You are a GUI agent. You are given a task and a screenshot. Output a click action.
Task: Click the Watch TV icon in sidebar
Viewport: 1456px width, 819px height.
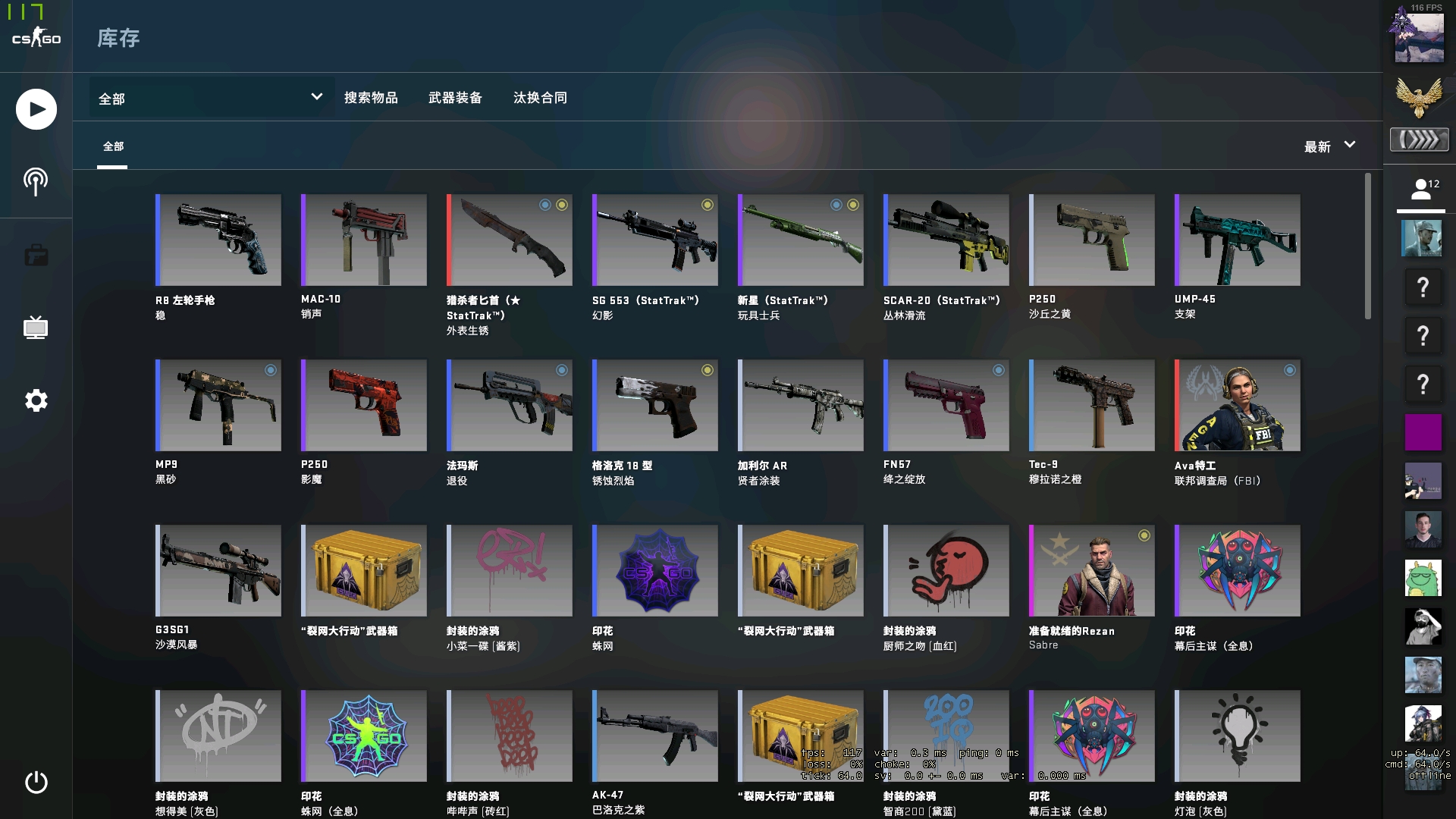[35, 328]
